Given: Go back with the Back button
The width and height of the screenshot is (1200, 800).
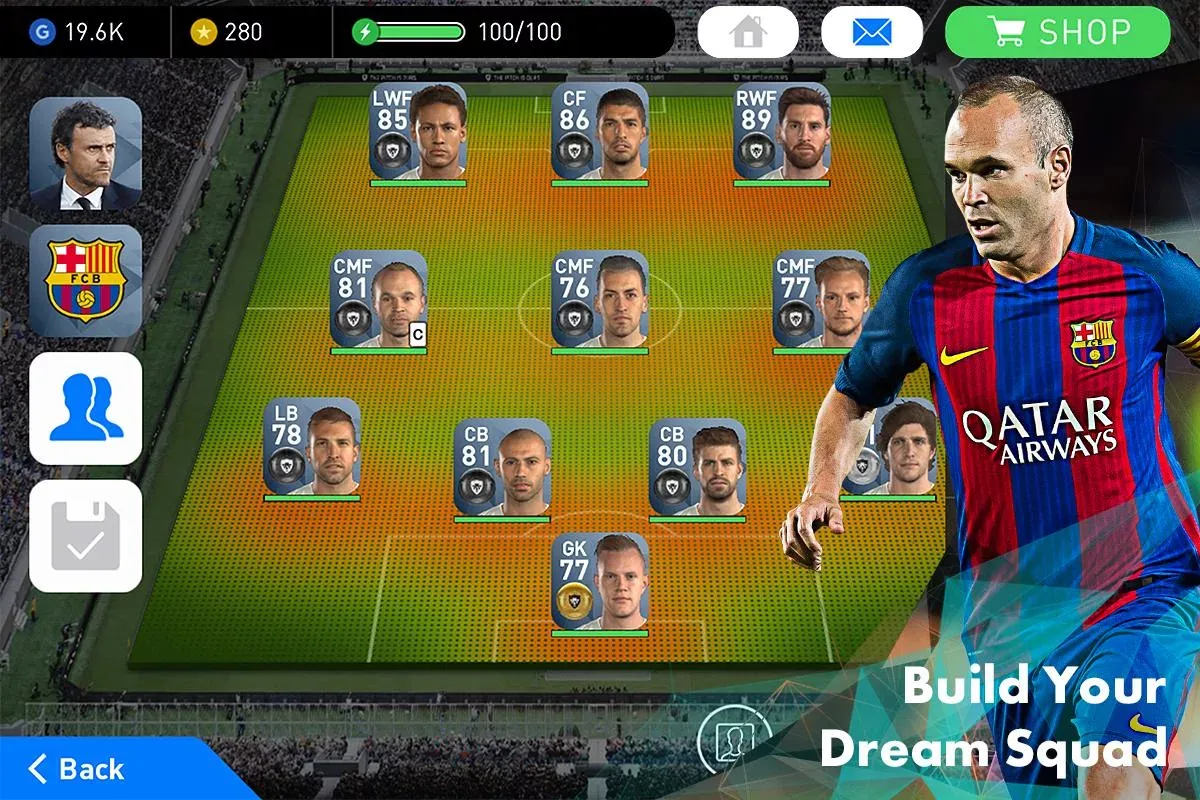Looking at the screenshot, I should click(x=78, y=768).
